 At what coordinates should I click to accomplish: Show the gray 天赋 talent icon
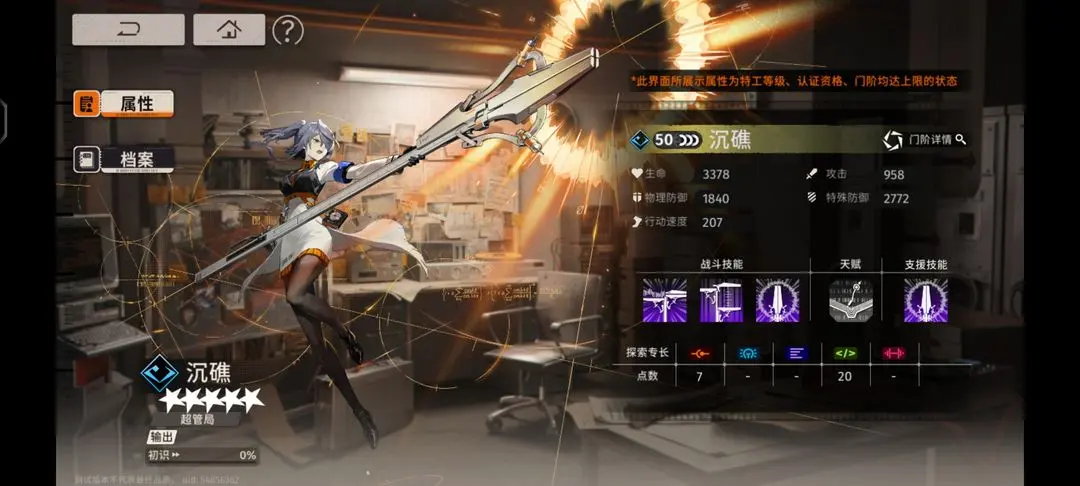850,300
